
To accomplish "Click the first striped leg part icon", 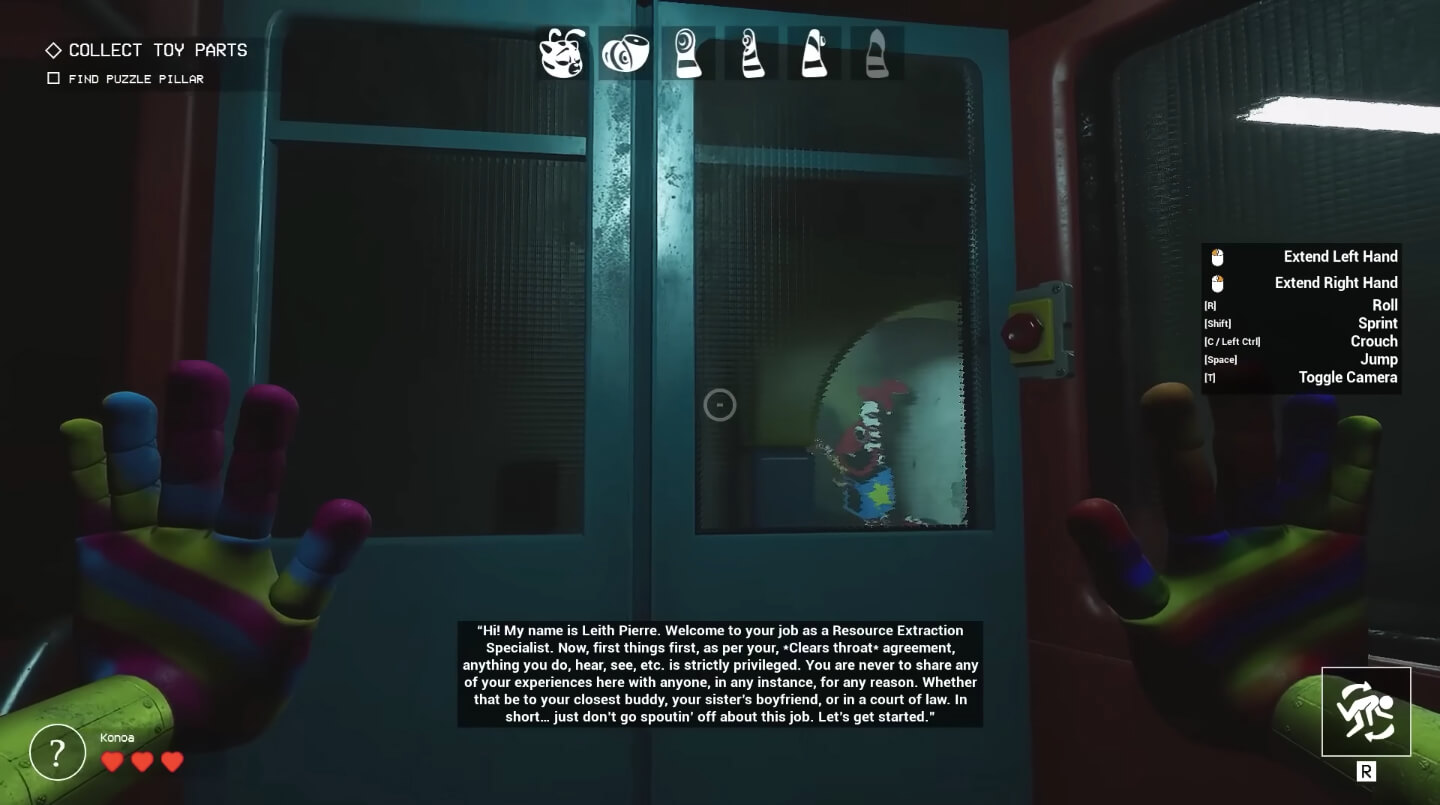I will tap(689, 54).
